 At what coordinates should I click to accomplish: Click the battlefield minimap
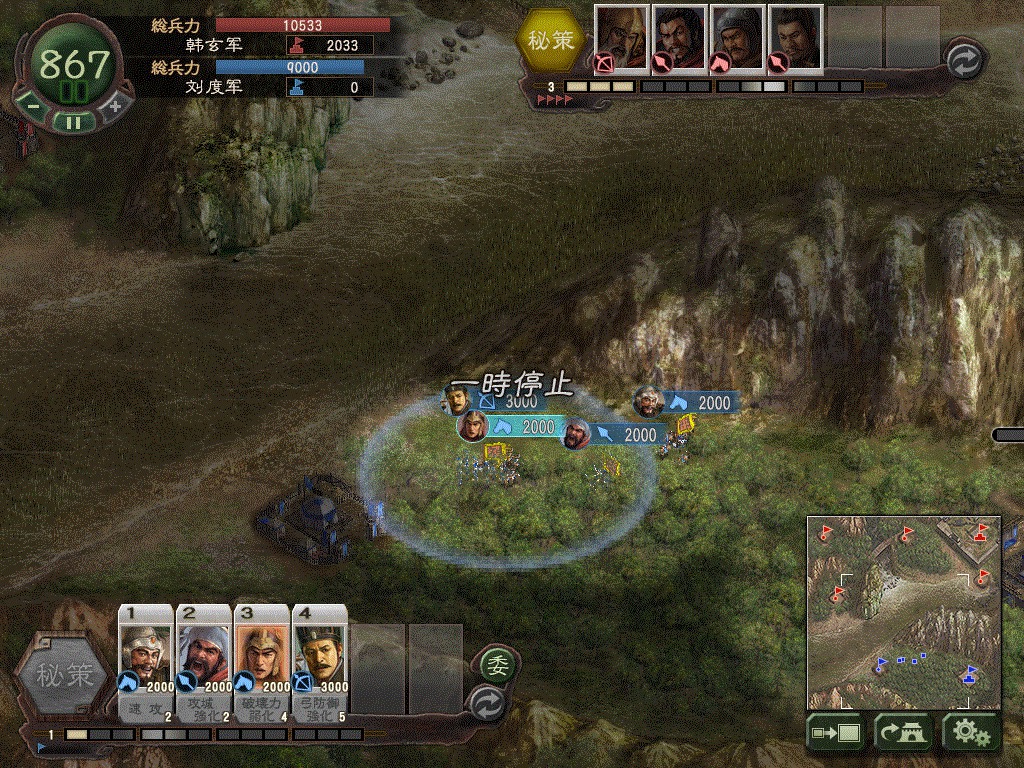click(904, 612)
